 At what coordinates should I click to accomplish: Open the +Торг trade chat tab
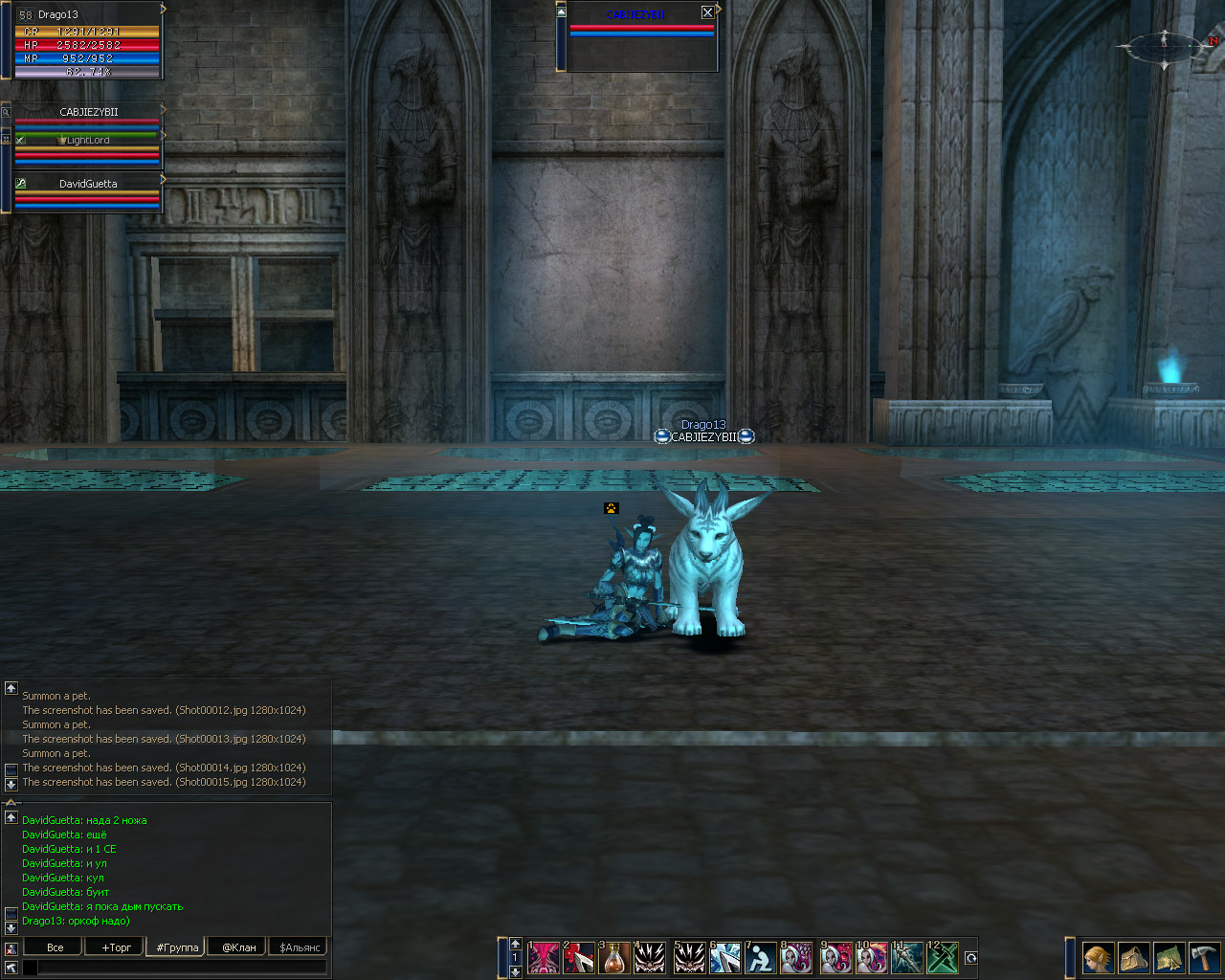116,947
